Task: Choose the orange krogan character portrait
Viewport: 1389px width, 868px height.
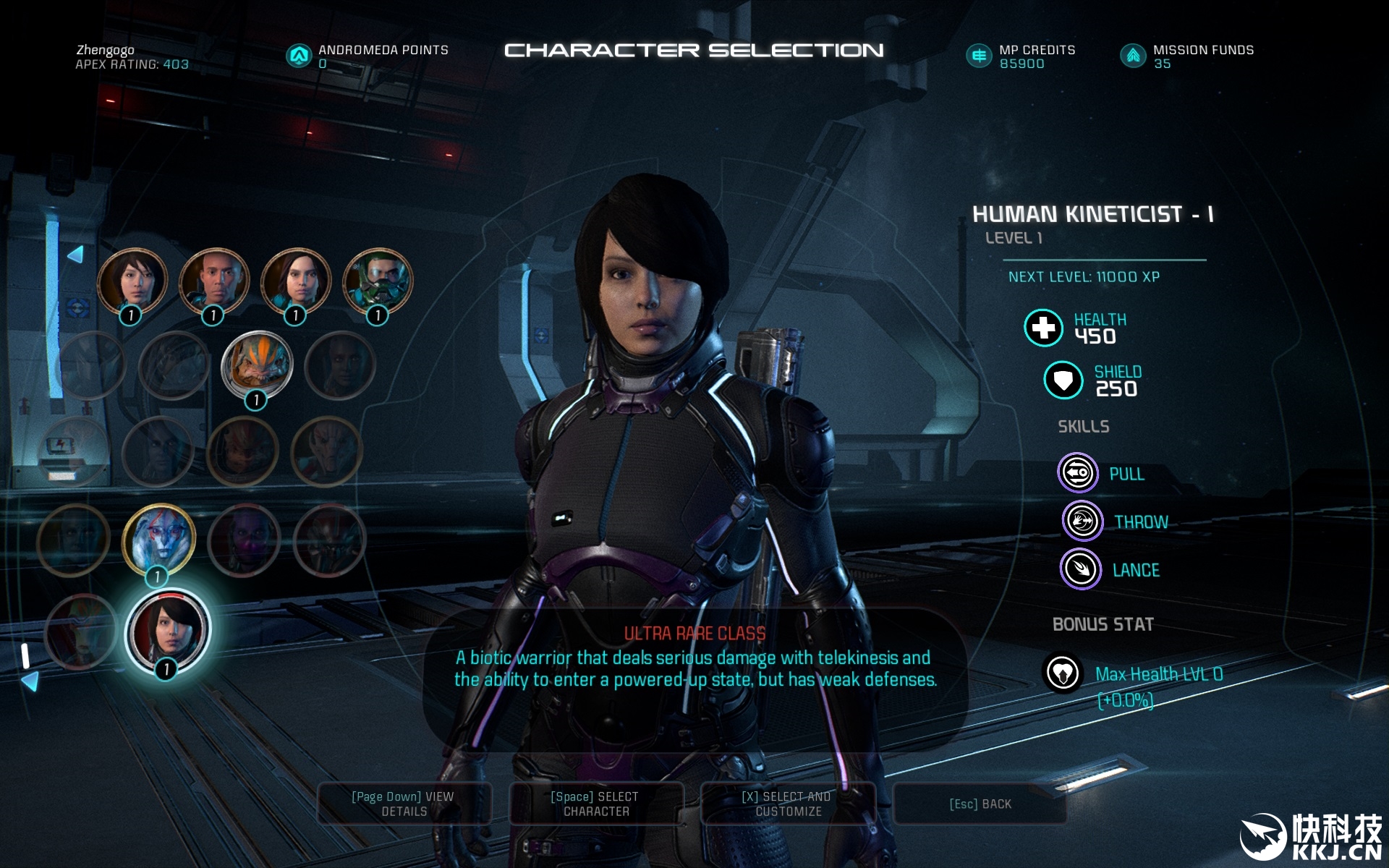Action: click(256, 365)
